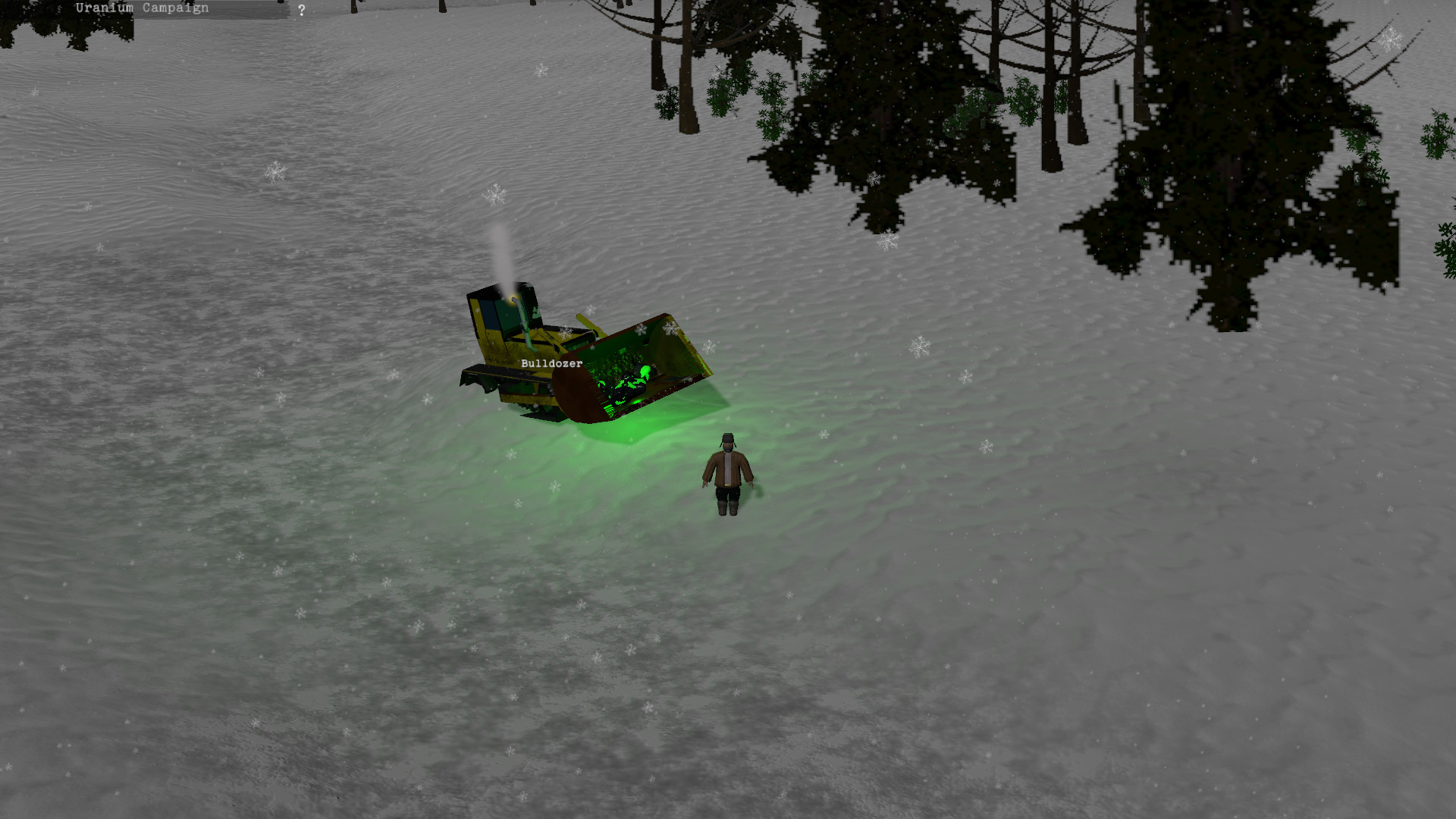Open the help question mark icon

pos(302,9)
